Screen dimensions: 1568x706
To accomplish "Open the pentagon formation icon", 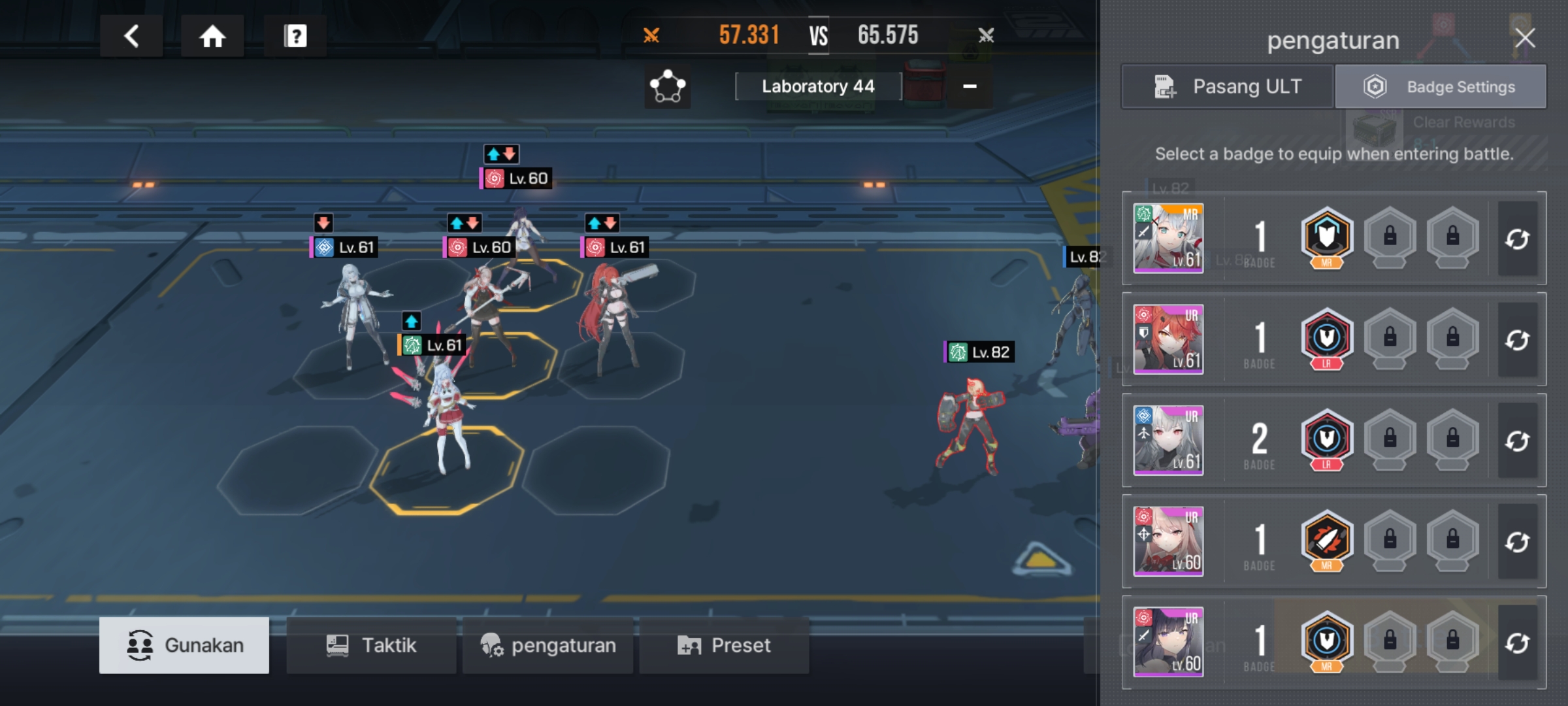I will pyautogui.click(x=667, y=87).
